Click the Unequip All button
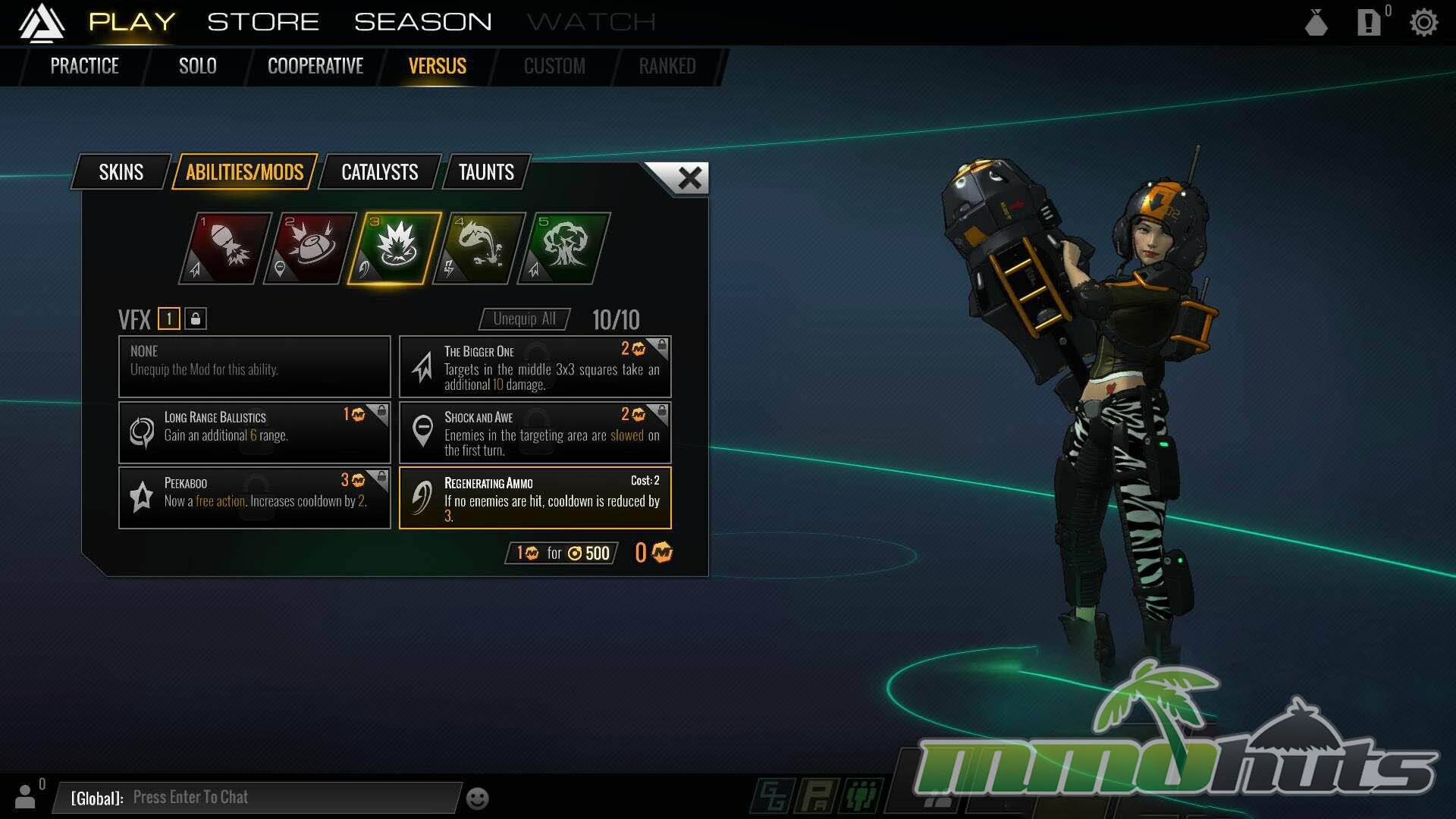Screen dimensions: 1456x819 point(524,319)
